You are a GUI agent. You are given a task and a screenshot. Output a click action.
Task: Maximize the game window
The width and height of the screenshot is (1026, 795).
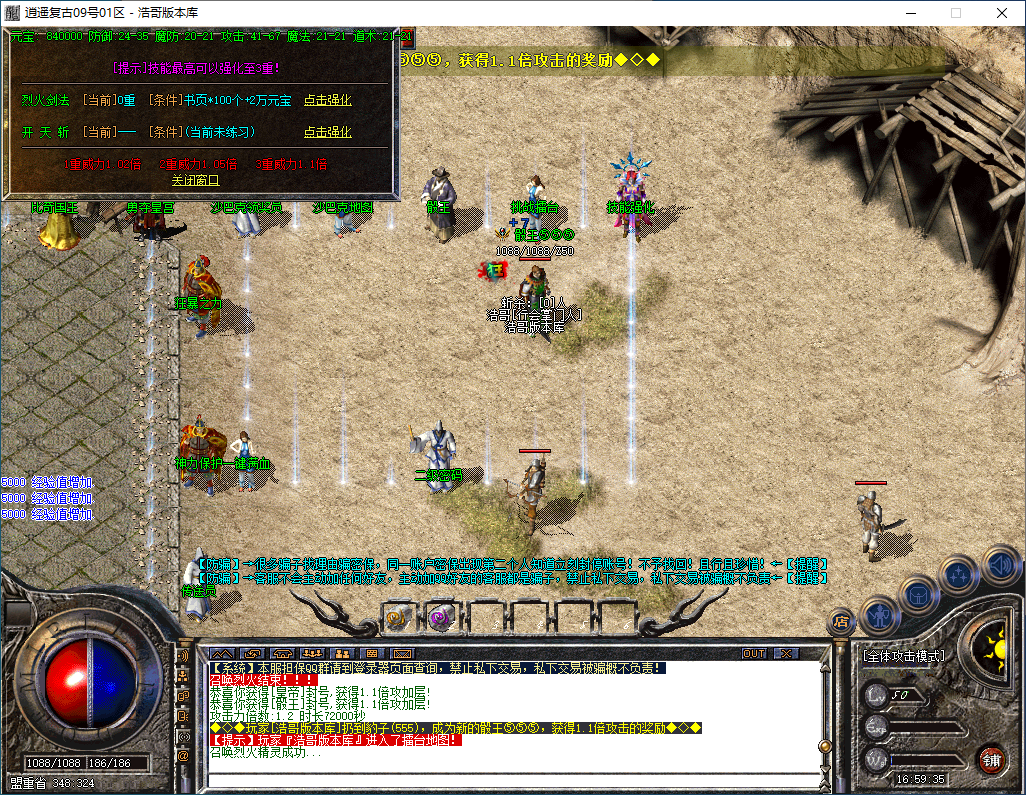coord(955,13)
